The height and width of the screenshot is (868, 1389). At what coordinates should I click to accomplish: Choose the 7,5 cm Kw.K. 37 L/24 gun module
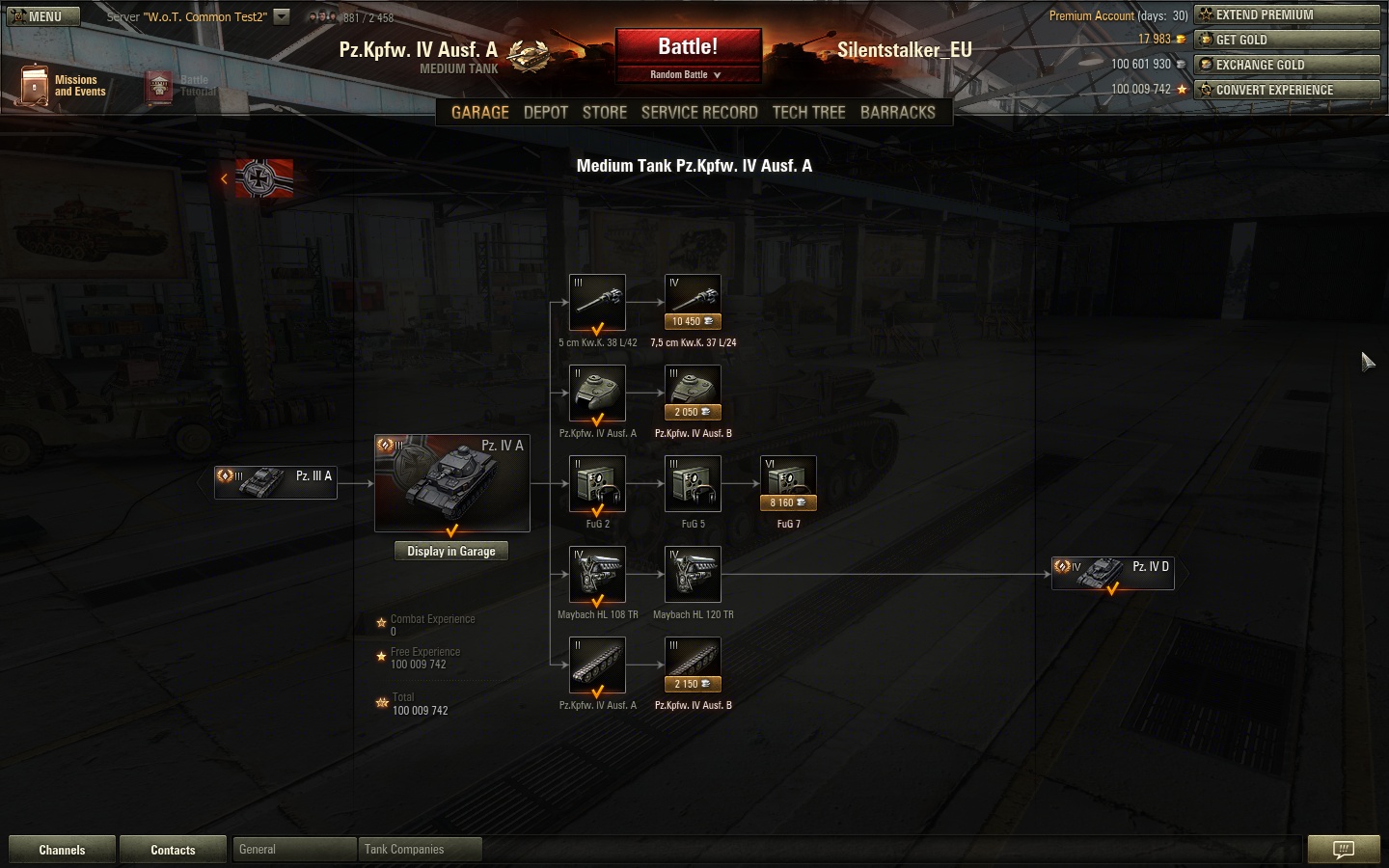click(x=693, y=302)
